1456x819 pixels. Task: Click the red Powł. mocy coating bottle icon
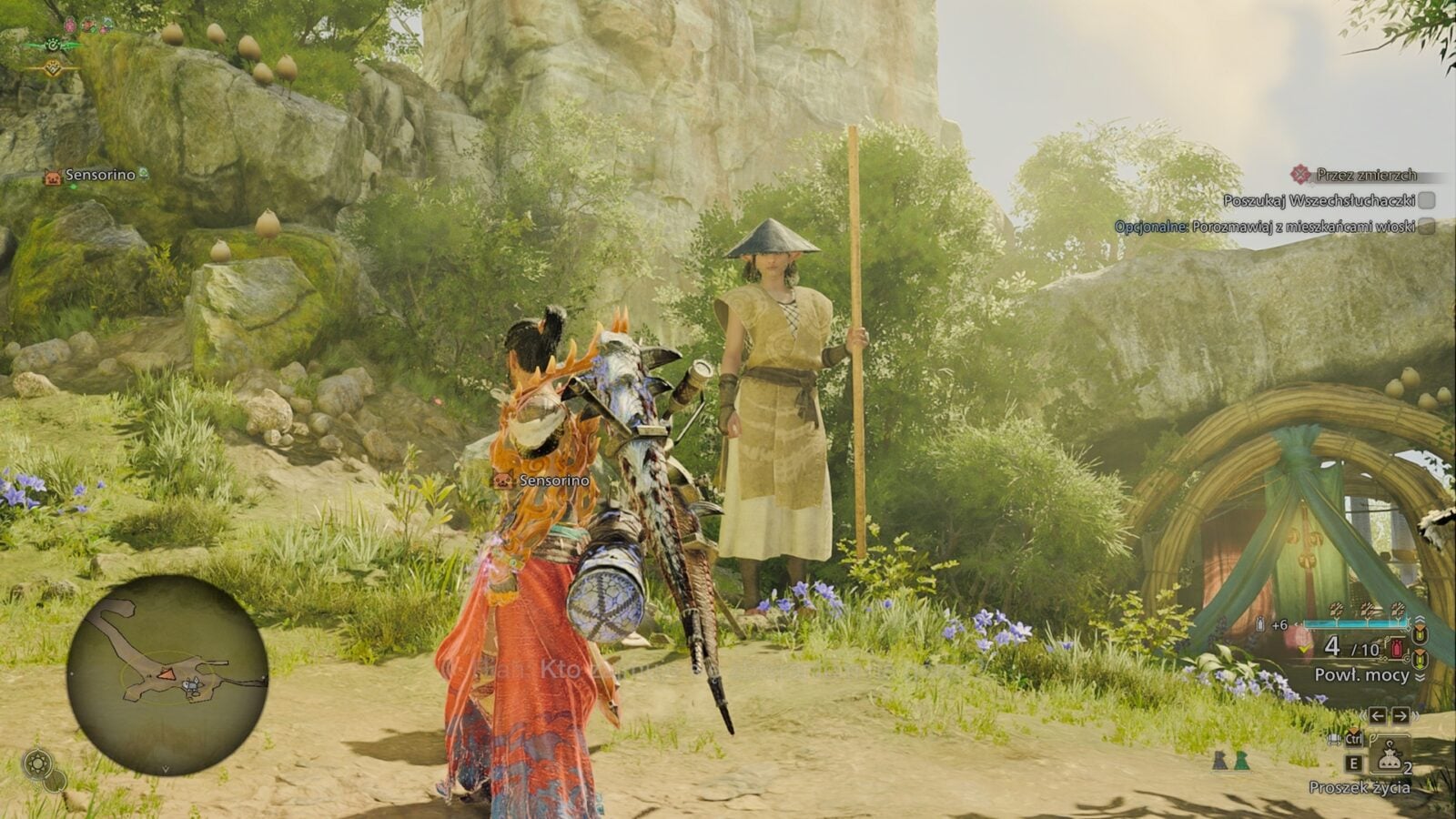click(x=1396, y=648)
